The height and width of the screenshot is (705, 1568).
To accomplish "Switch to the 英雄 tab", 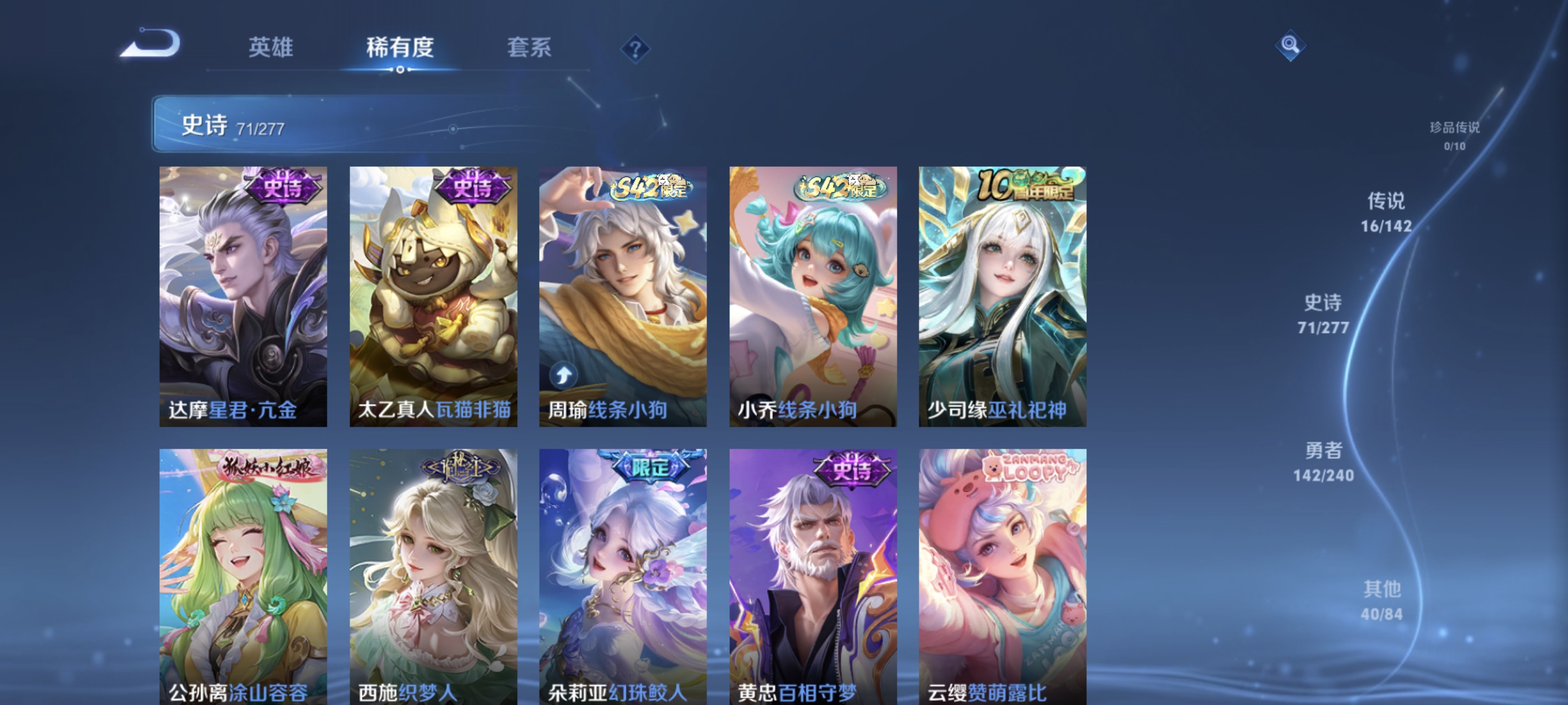I will (271, 48).
